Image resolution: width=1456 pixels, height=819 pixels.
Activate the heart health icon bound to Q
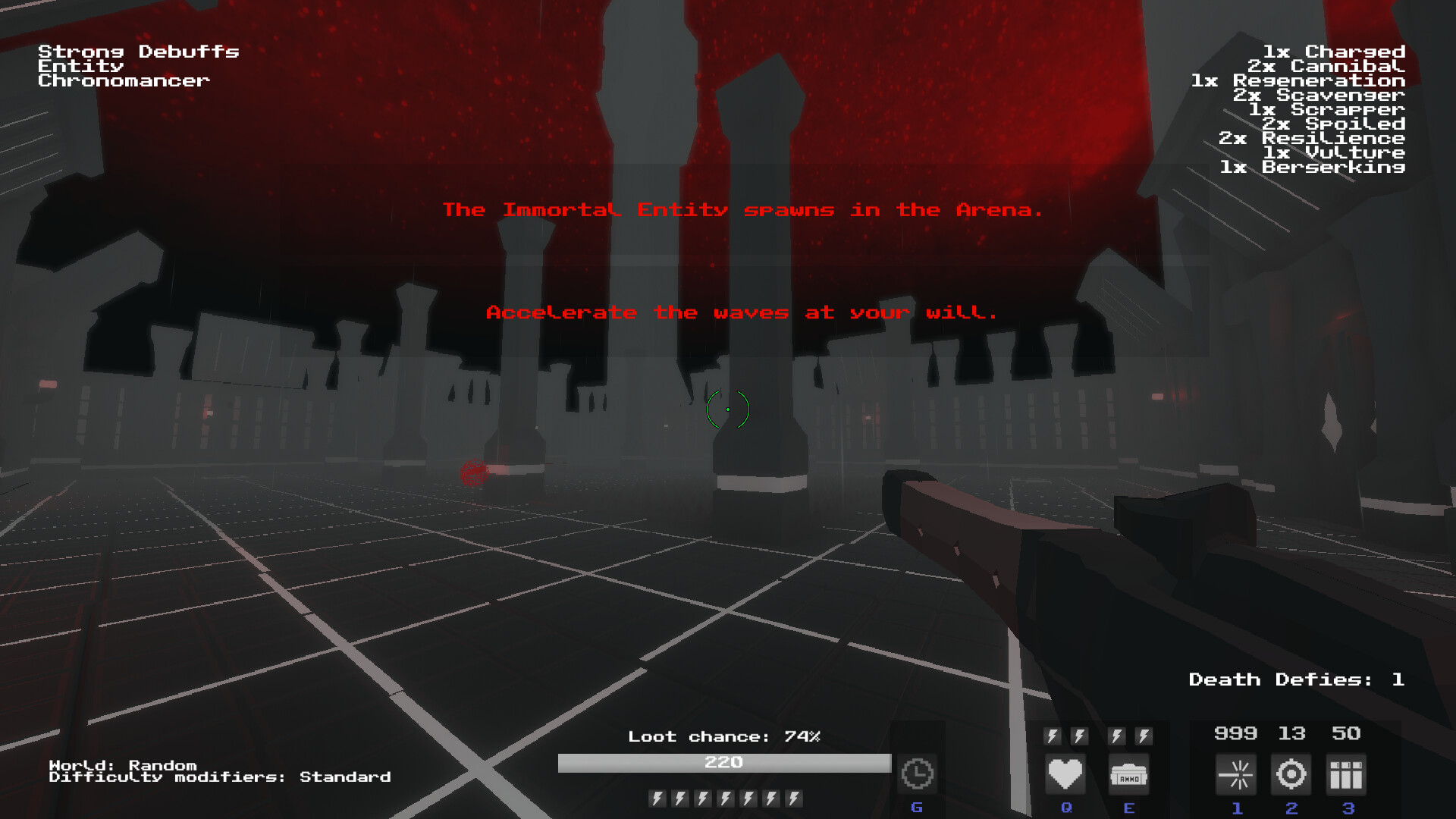point(1065,773)
